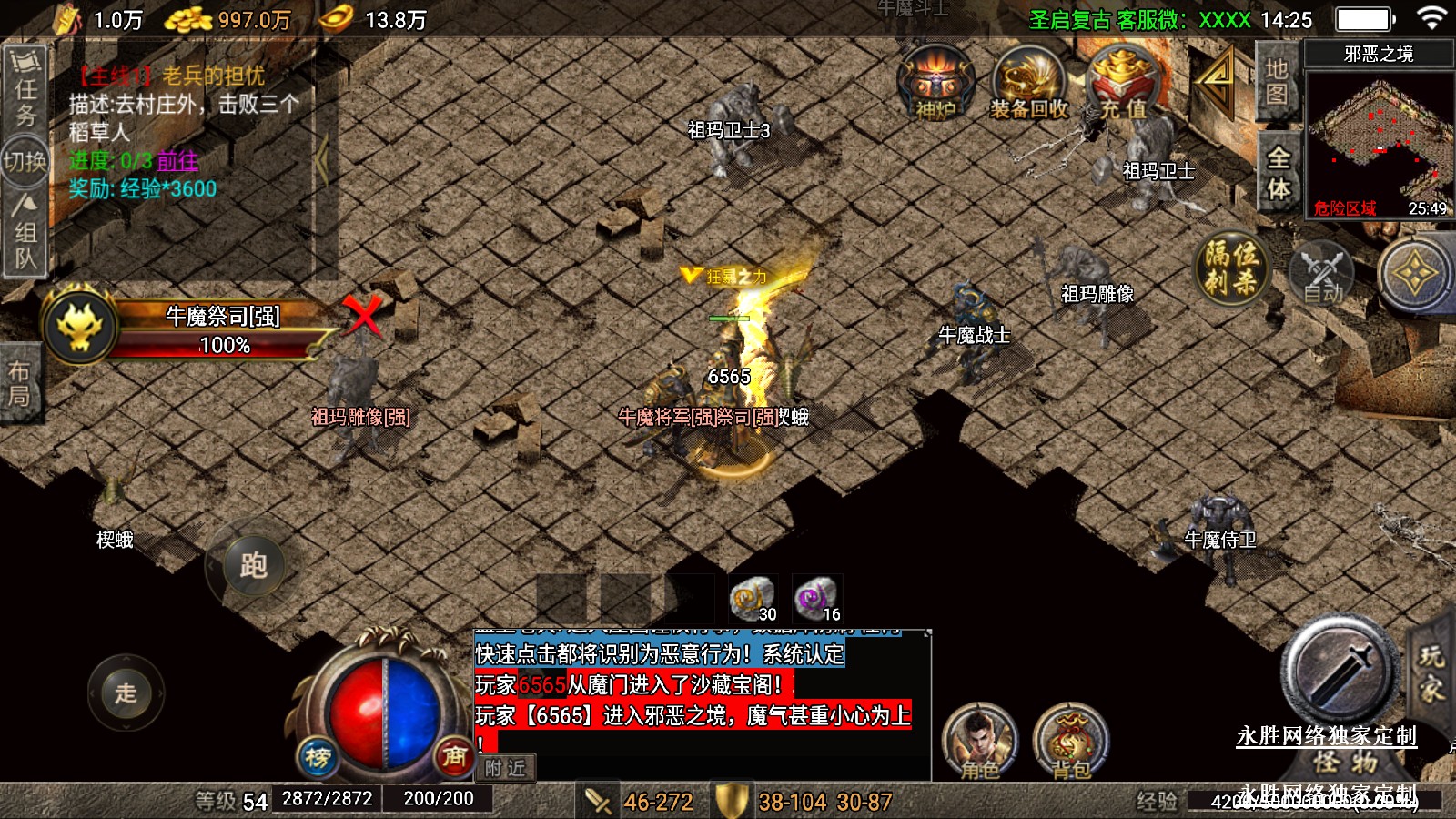Viewport: 1456px width, 819px height.
Task: Switch to the 任务 quest tab
Action: point(25,88)
